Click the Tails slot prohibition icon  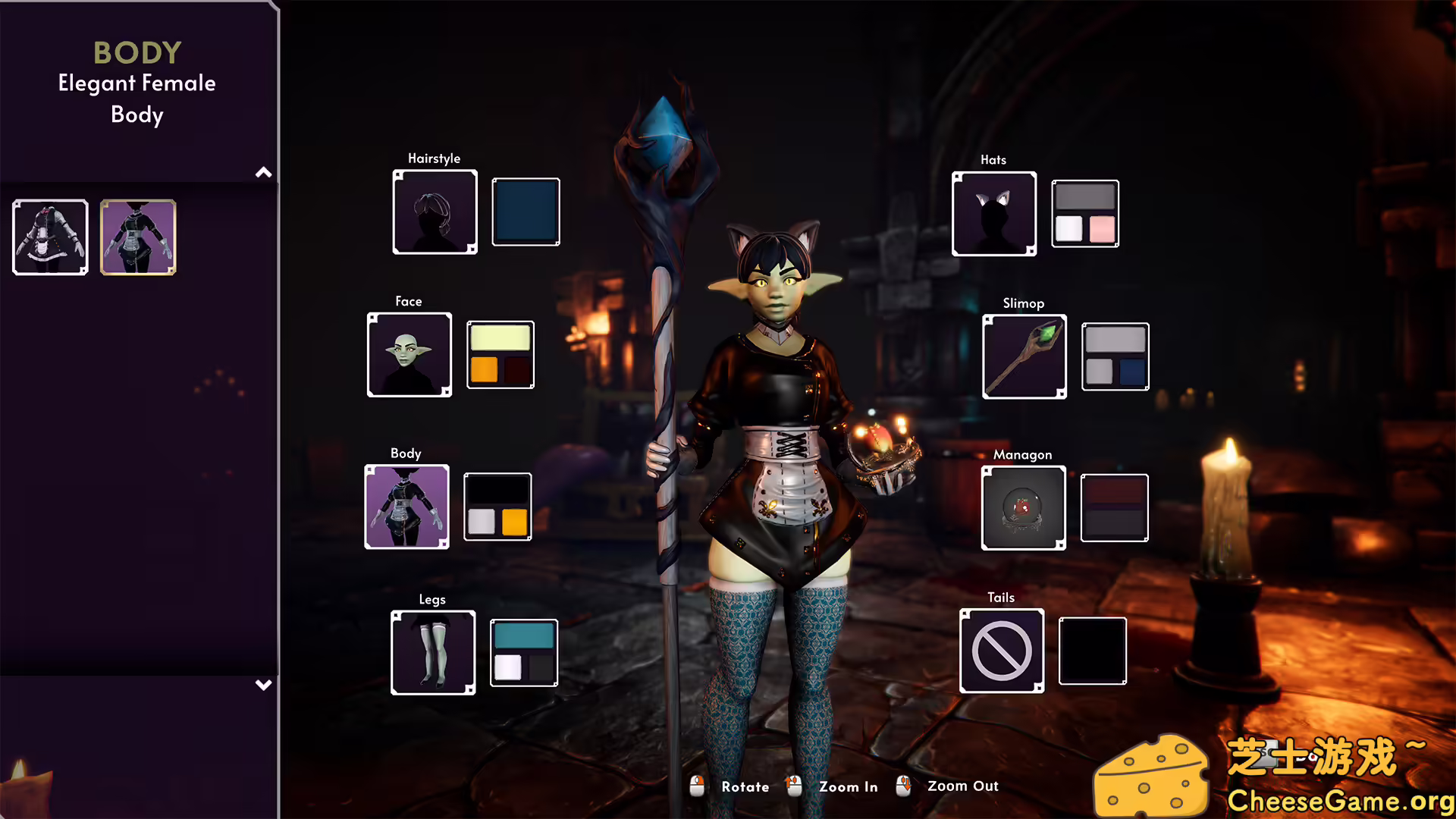click(1001, 651)
